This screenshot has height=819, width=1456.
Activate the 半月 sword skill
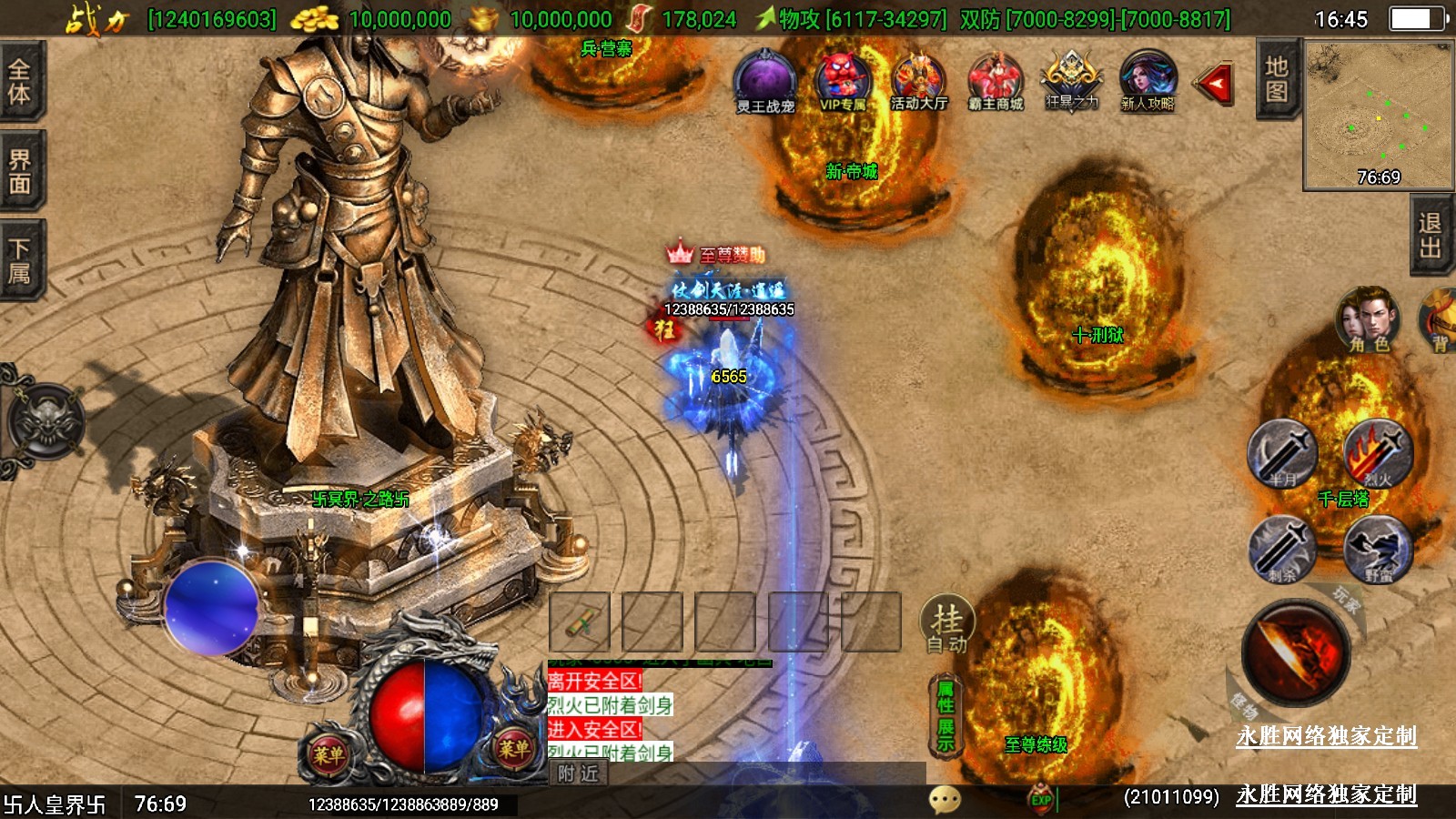[1282, 453]
